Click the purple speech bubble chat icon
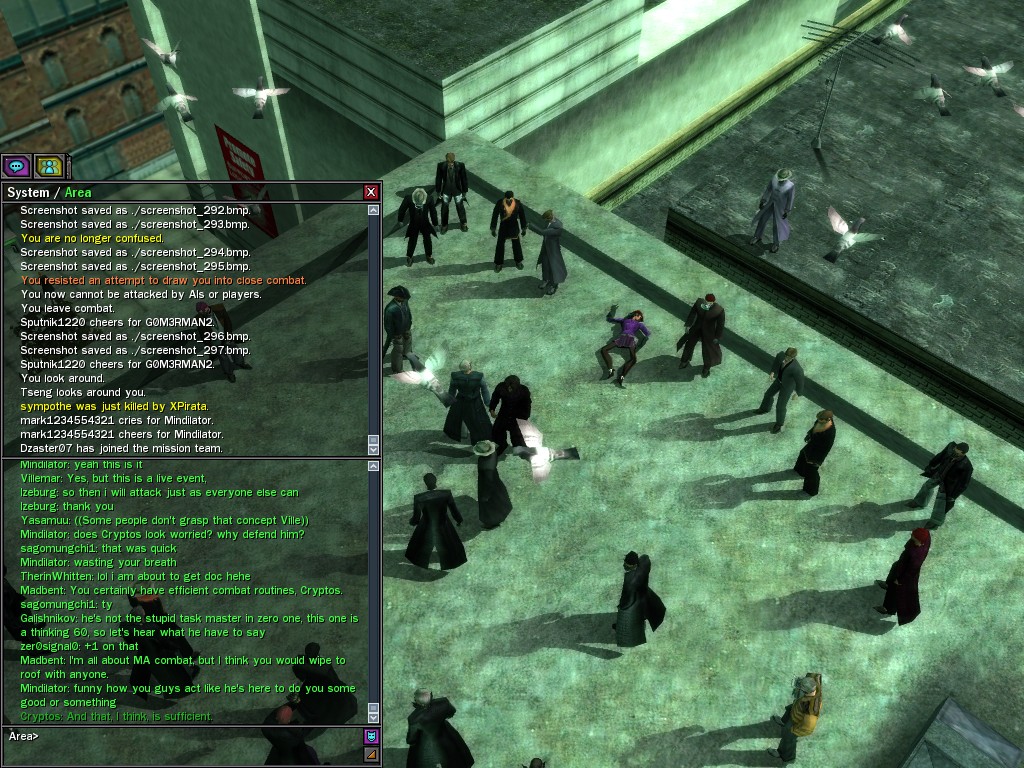Screen dimensions: 1024x768 click(16, 166)
